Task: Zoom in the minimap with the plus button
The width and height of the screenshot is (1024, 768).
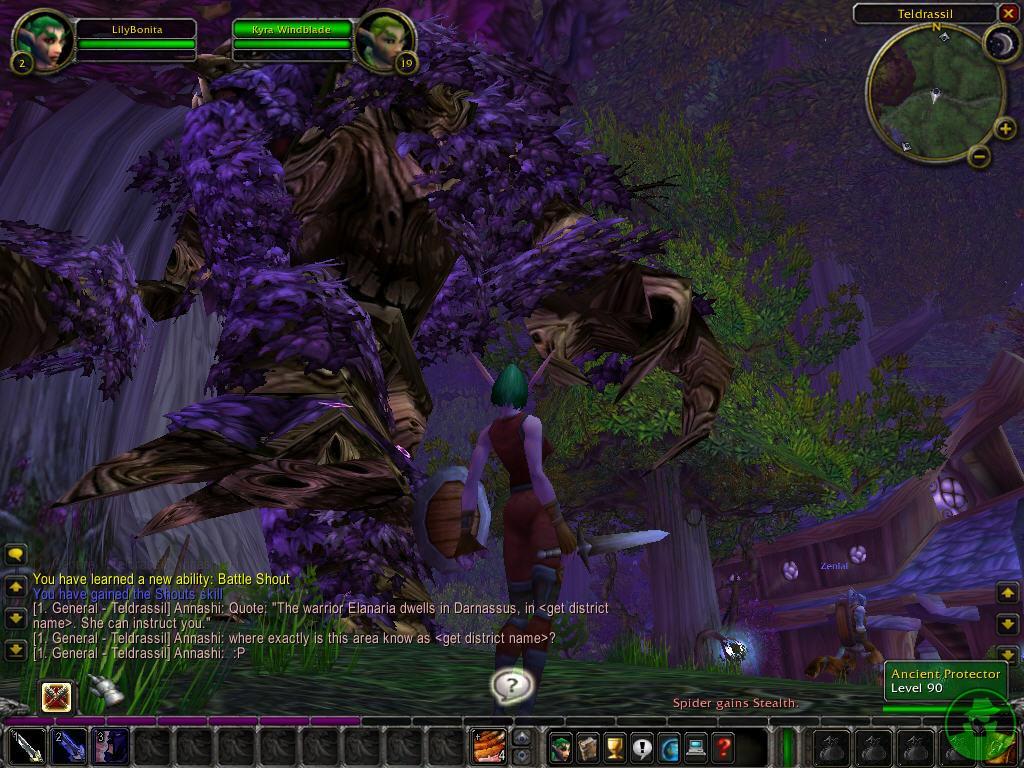Action: [1005, 129]
